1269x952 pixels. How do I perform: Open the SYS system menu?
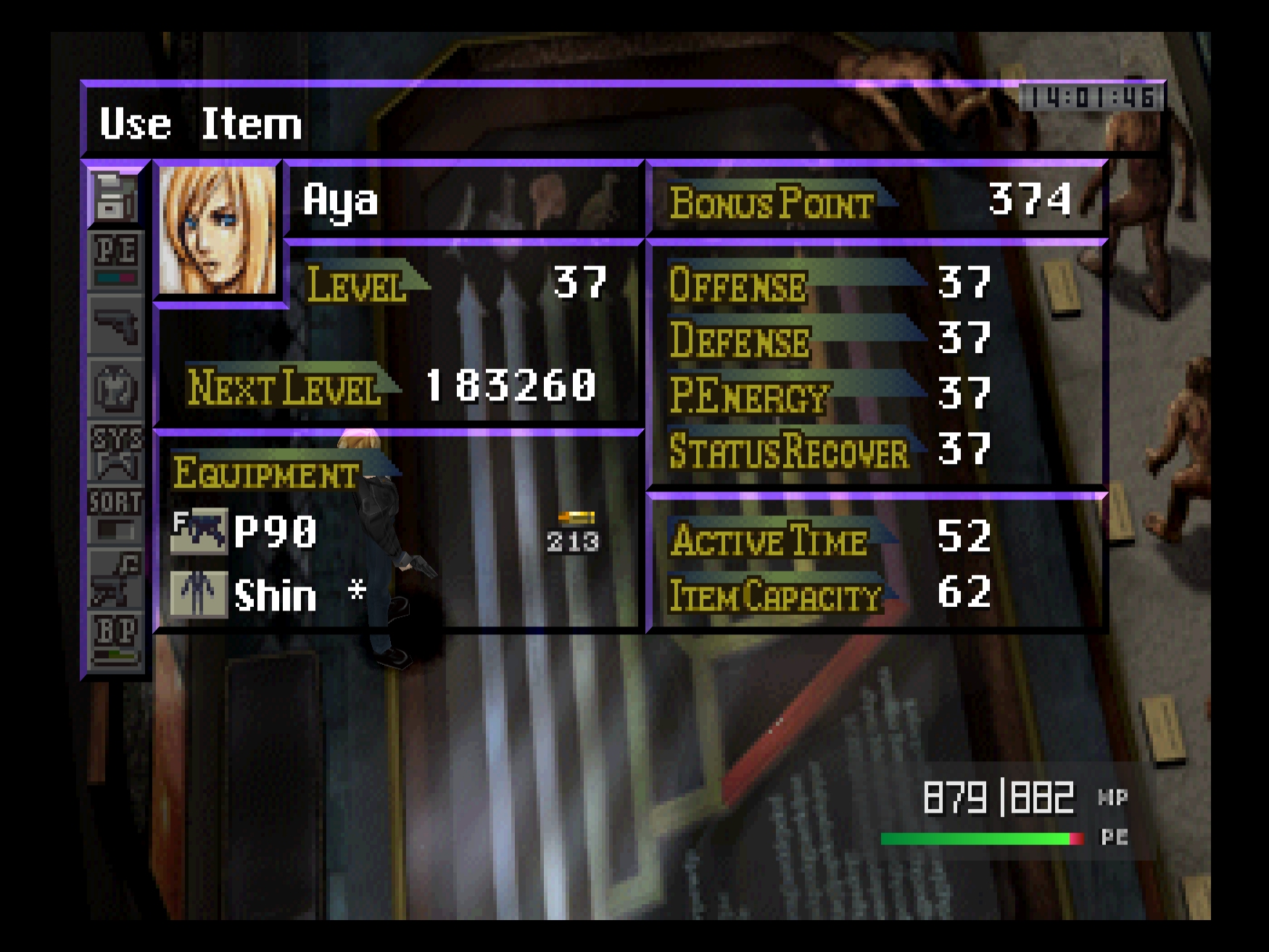(115, 452)
